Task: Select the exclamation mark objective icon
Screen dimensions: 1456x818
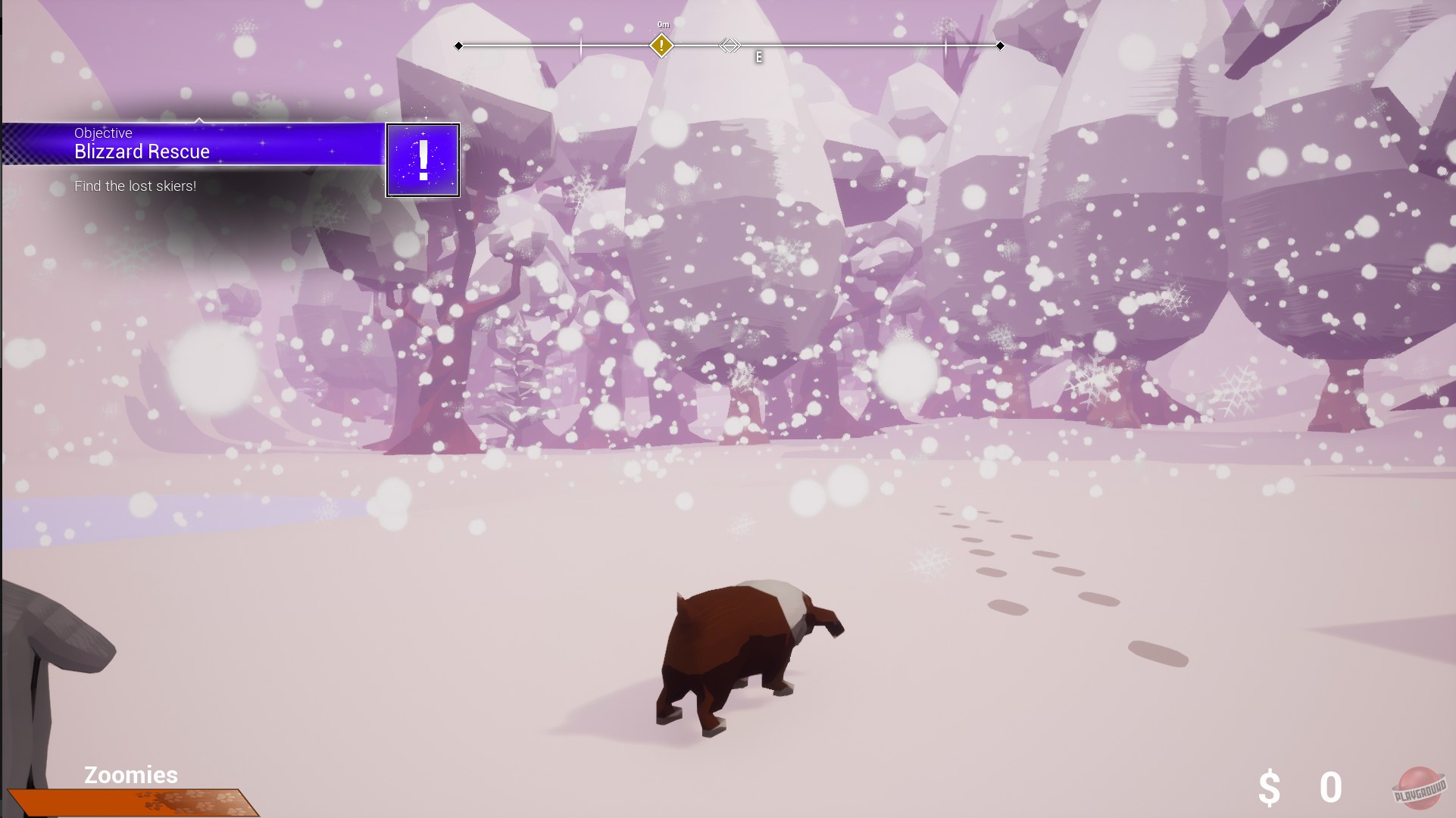Action: 423,160
